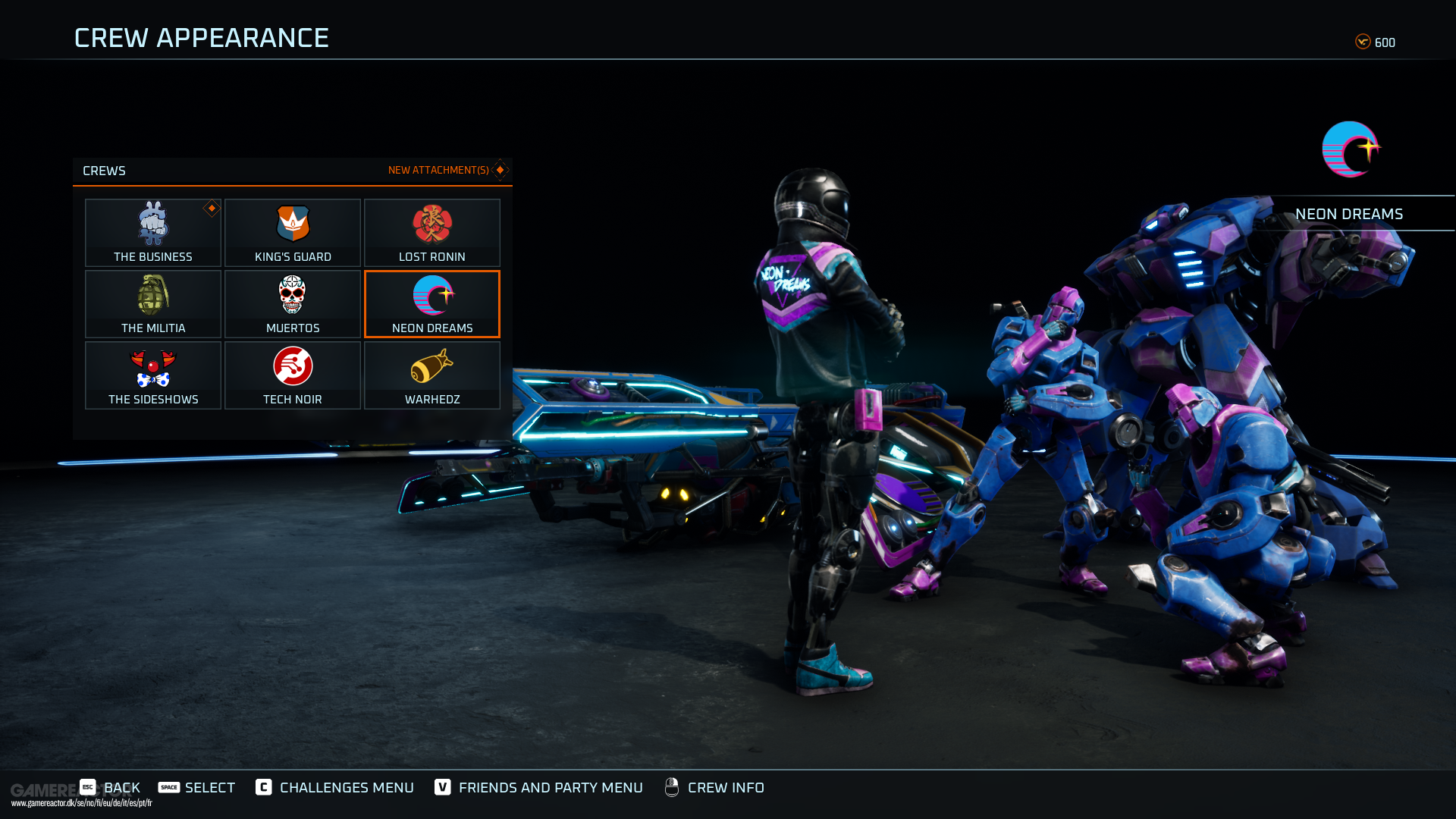
Task: Pick The Sideshows crew
Action: [x=153, y=375]
